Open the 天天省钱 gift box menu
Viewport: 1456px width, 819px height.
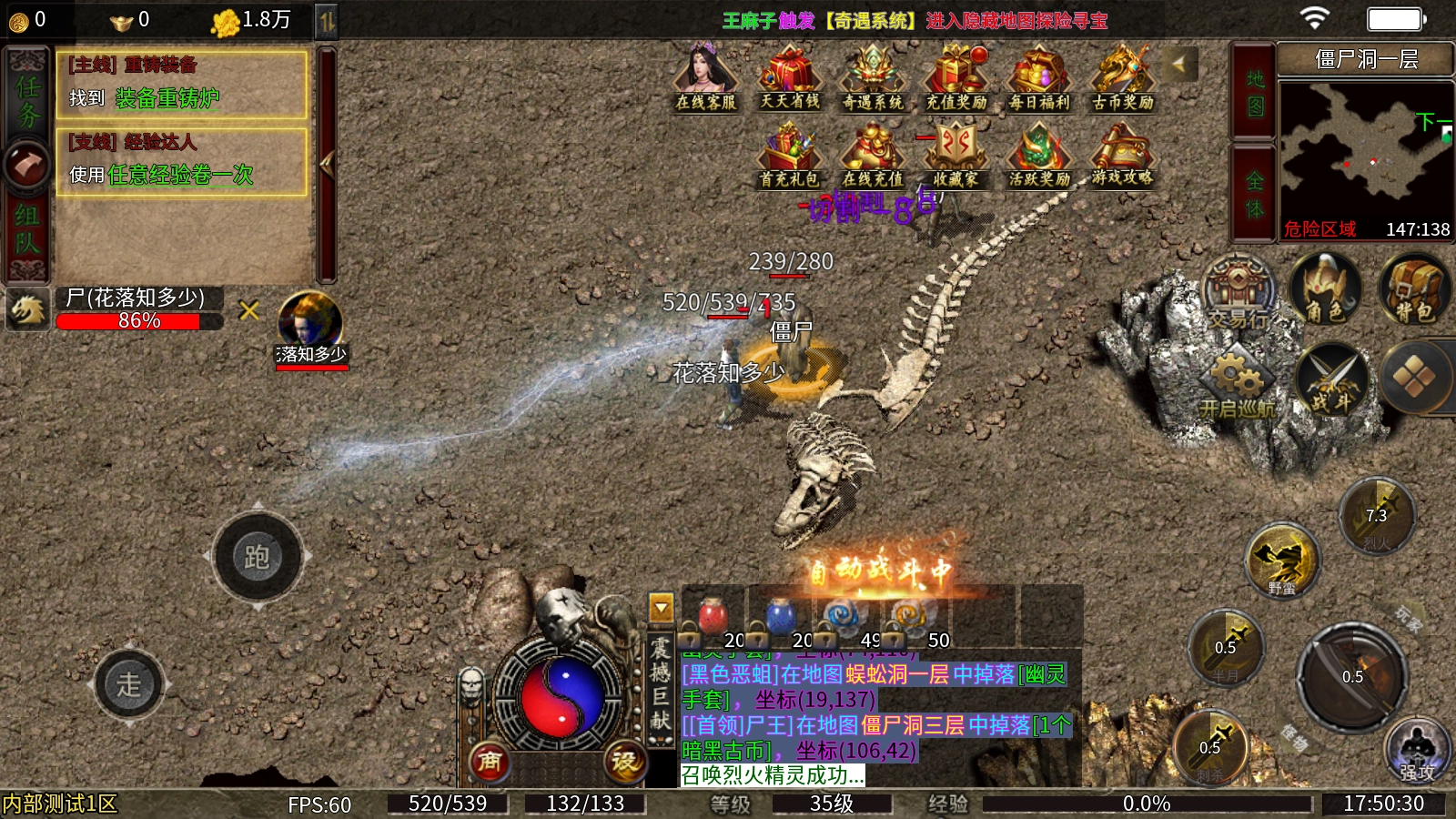[789, 77]
